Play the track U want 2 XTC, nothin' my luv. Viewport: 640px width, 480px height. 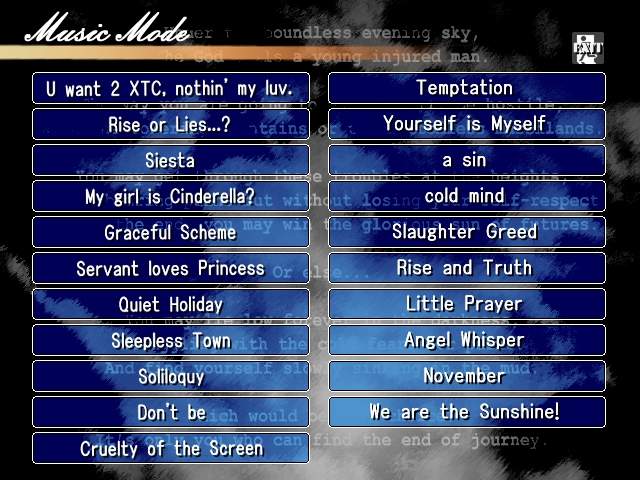click(x=170, y=88)
